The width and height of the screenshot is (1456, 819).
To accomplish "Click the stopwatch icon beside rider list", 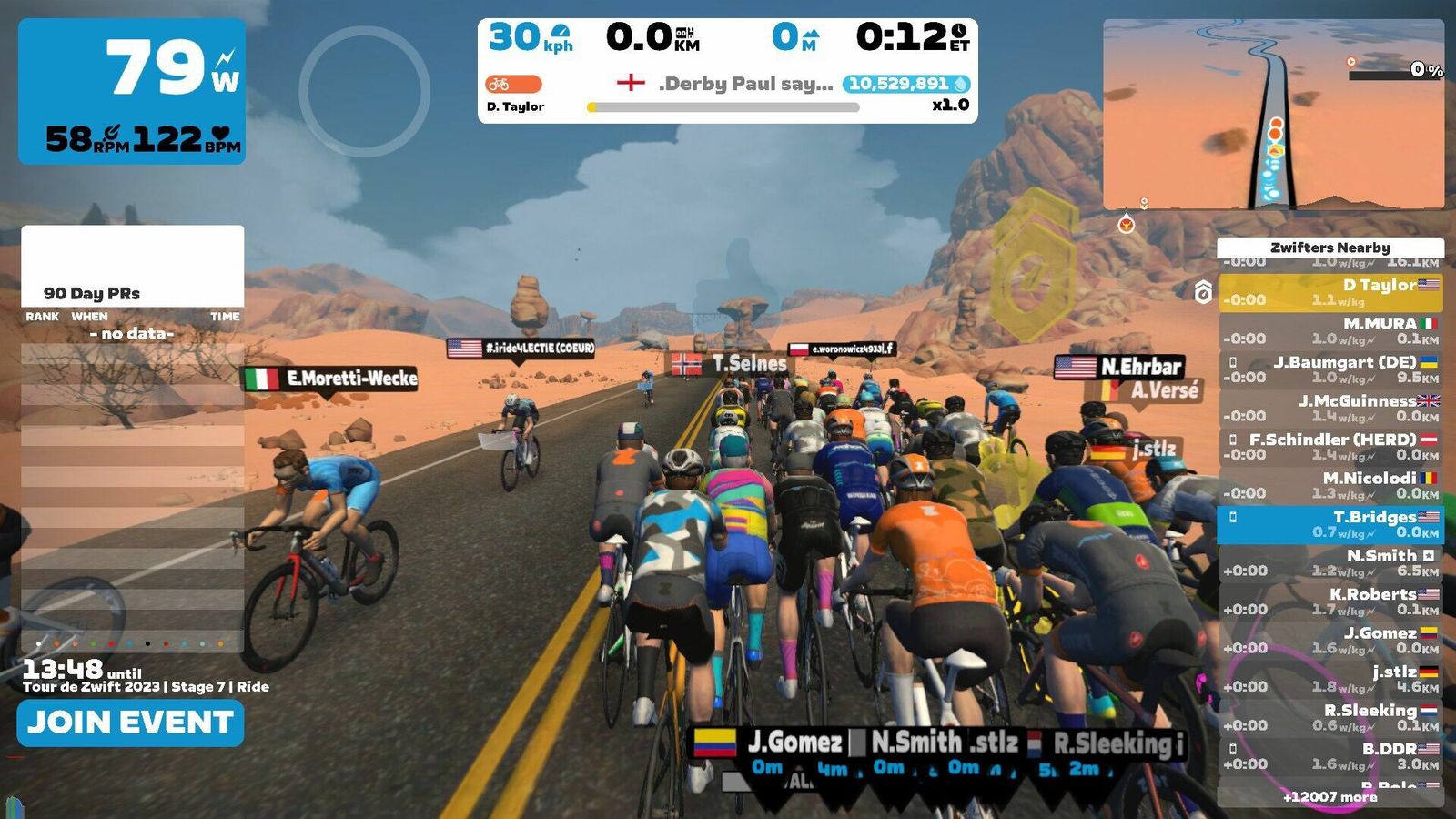I will coord(1203,292).
